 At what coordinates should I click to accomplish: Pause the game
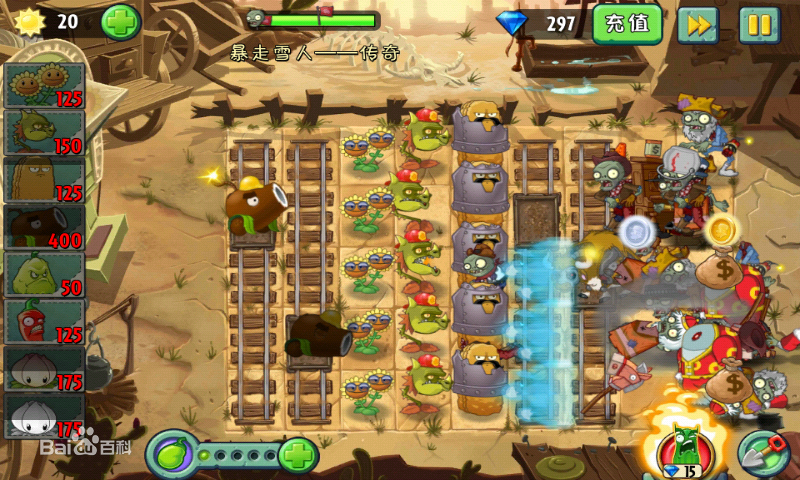[x=759, y=24]
